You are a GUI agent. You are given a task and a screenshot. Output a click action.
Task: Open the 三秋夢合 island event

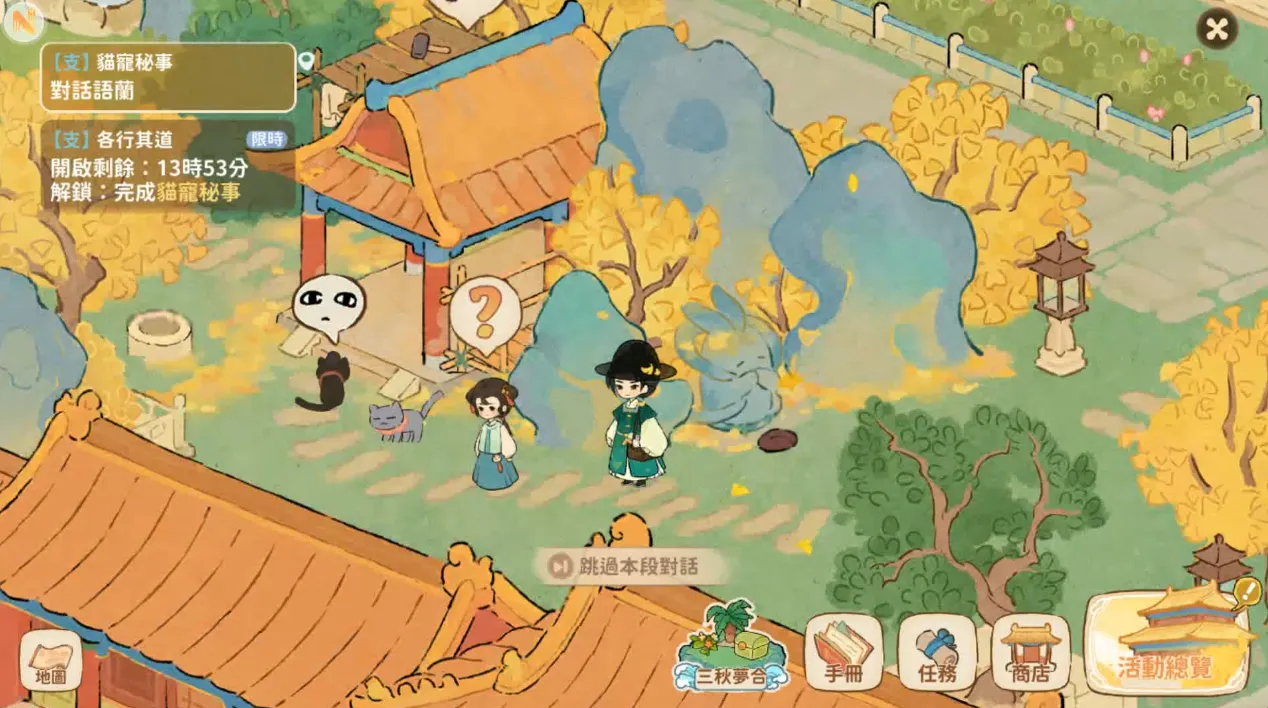[729, 650]
